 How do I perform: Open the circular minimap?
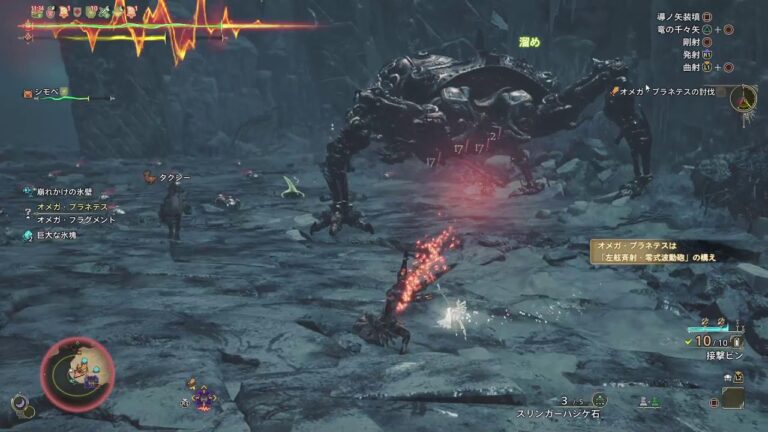pos(77,372)
